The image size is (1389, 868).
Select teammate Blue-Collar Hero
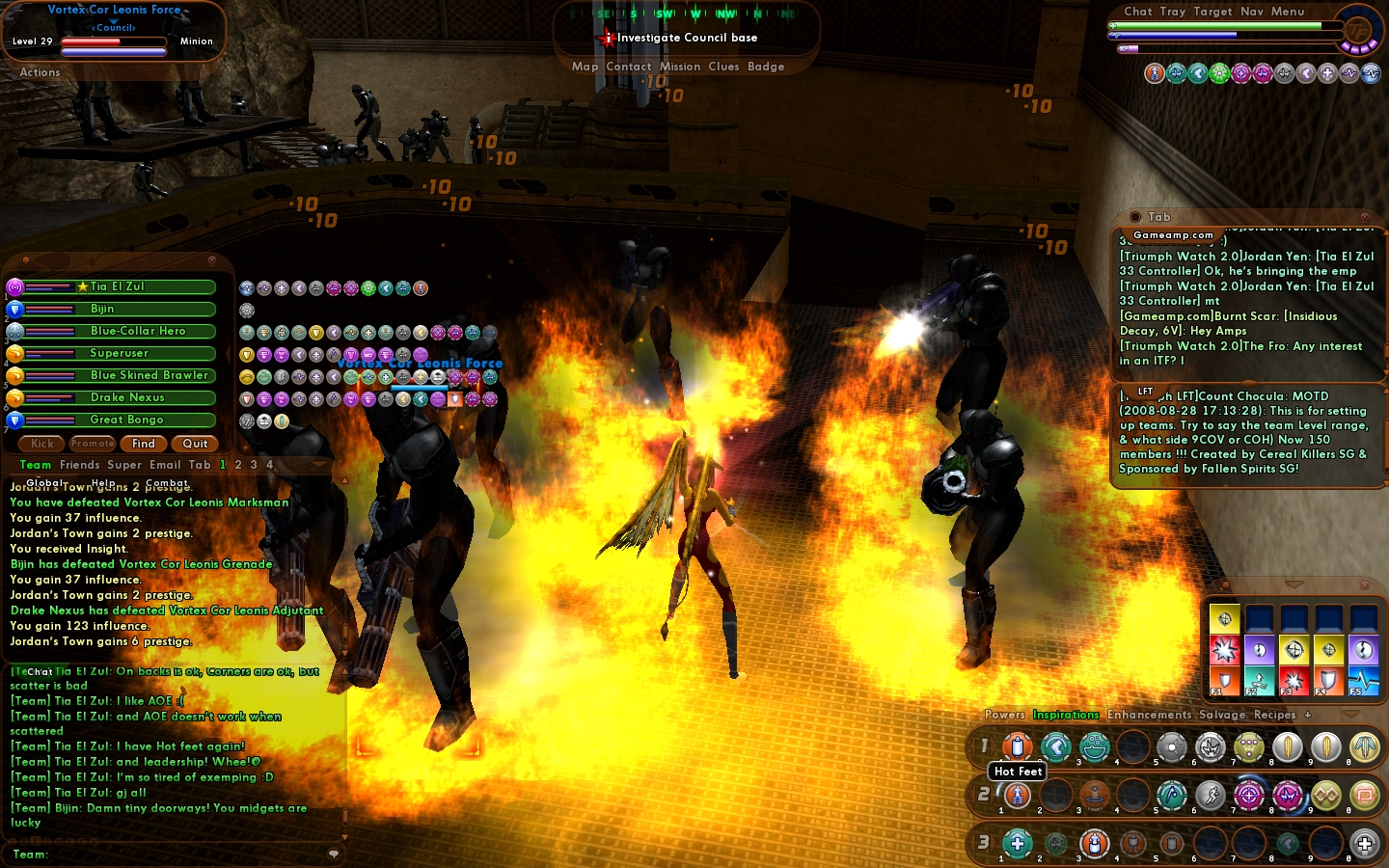point(138,331)
